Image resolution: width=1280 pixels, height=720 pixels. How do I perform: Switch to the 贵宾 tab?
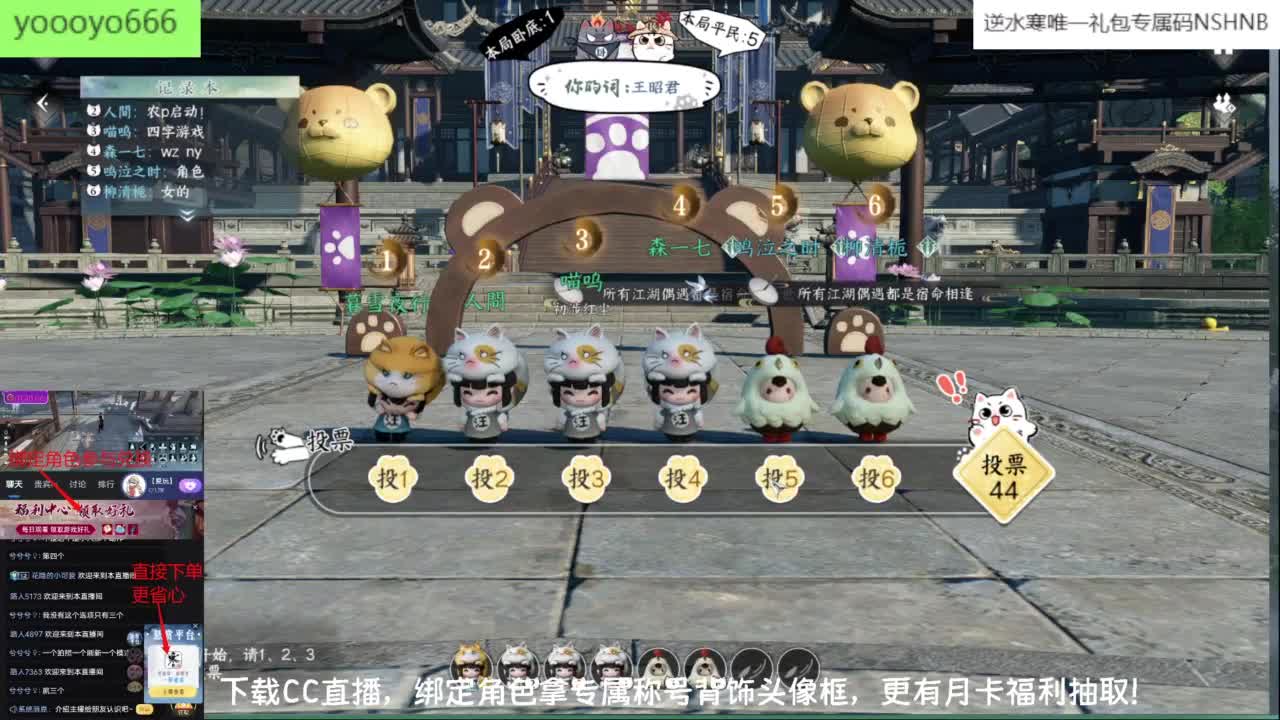(41, 483)
